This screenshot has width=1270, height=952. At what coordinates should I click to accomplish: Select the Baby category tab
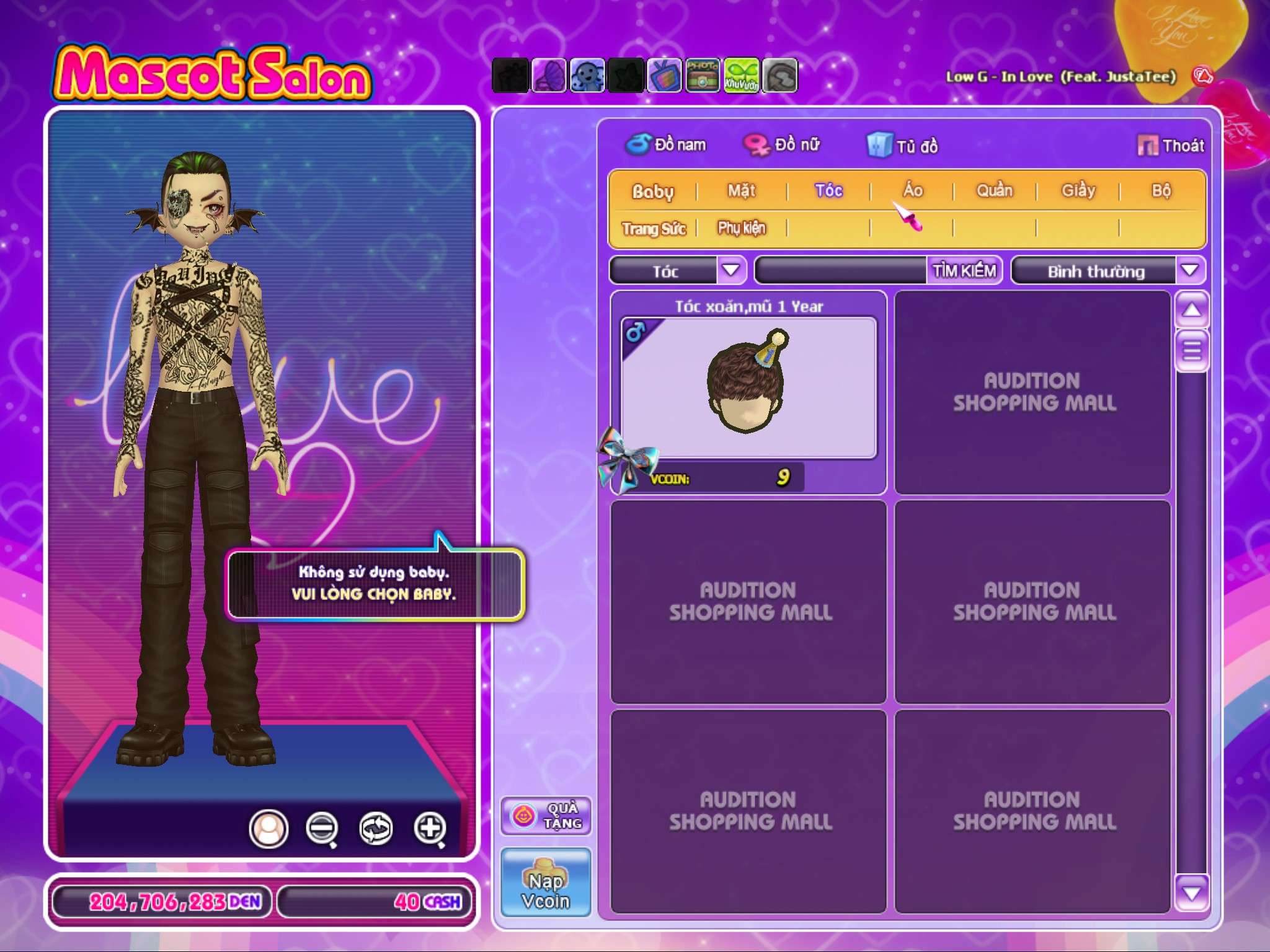[x=652, y=192]
